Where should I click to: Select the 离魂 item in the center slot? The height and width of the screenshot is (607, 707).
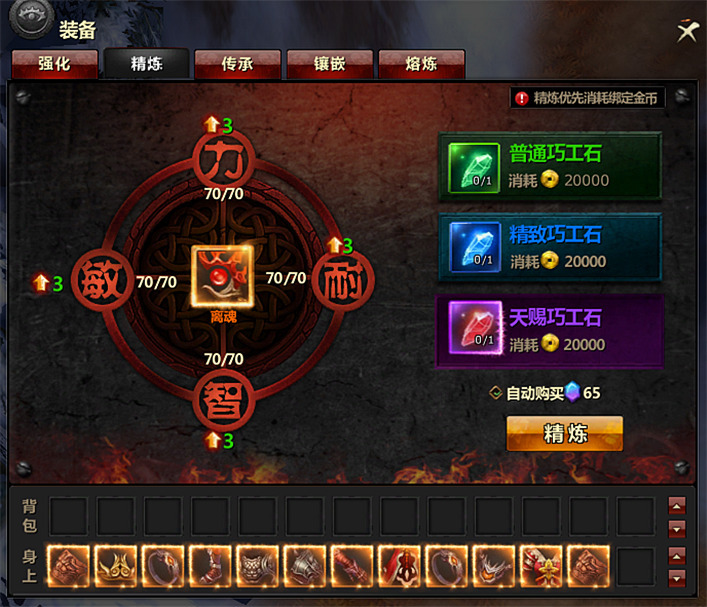(223, 276)
